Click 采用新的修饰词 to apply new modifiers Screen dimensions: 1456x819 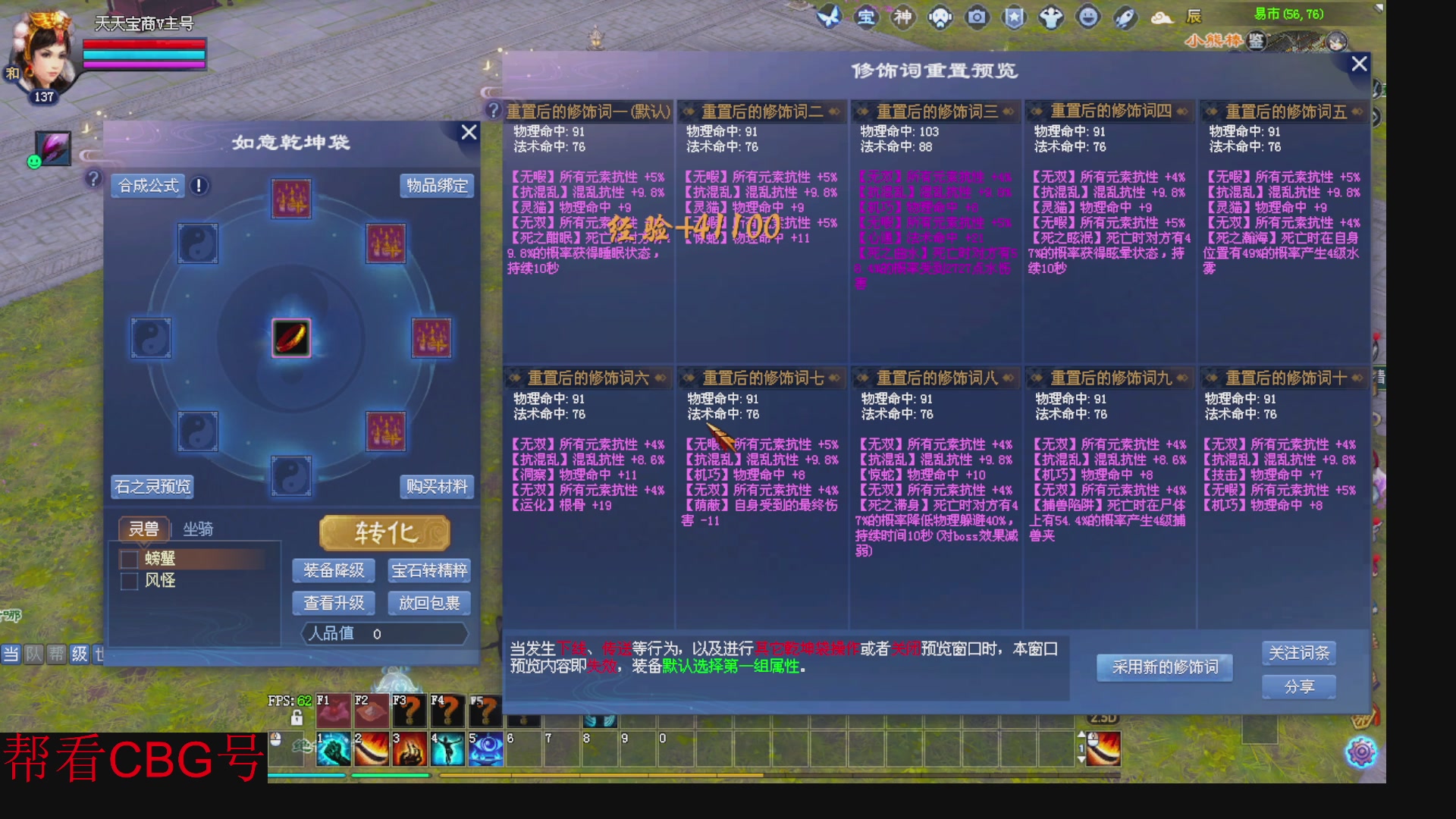[x=1165, y=668]
